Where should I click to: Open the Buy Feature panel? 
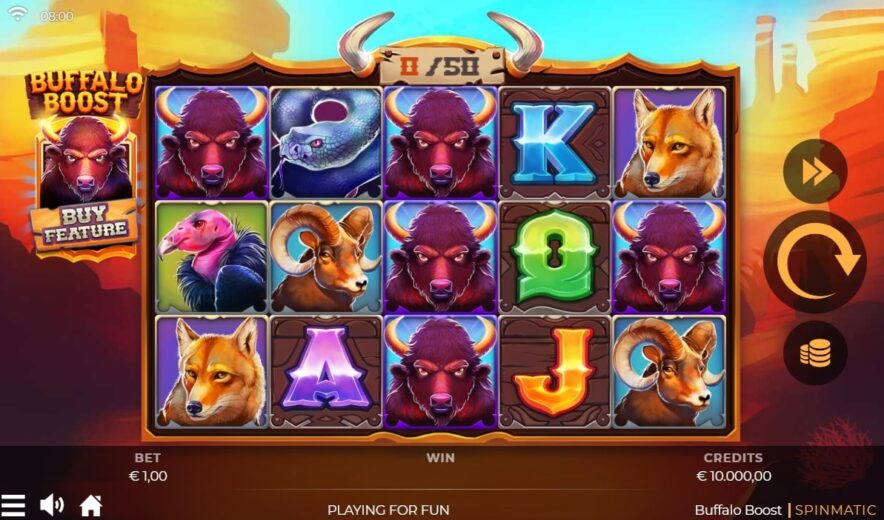pyautogui.click(x=86, y=225)
